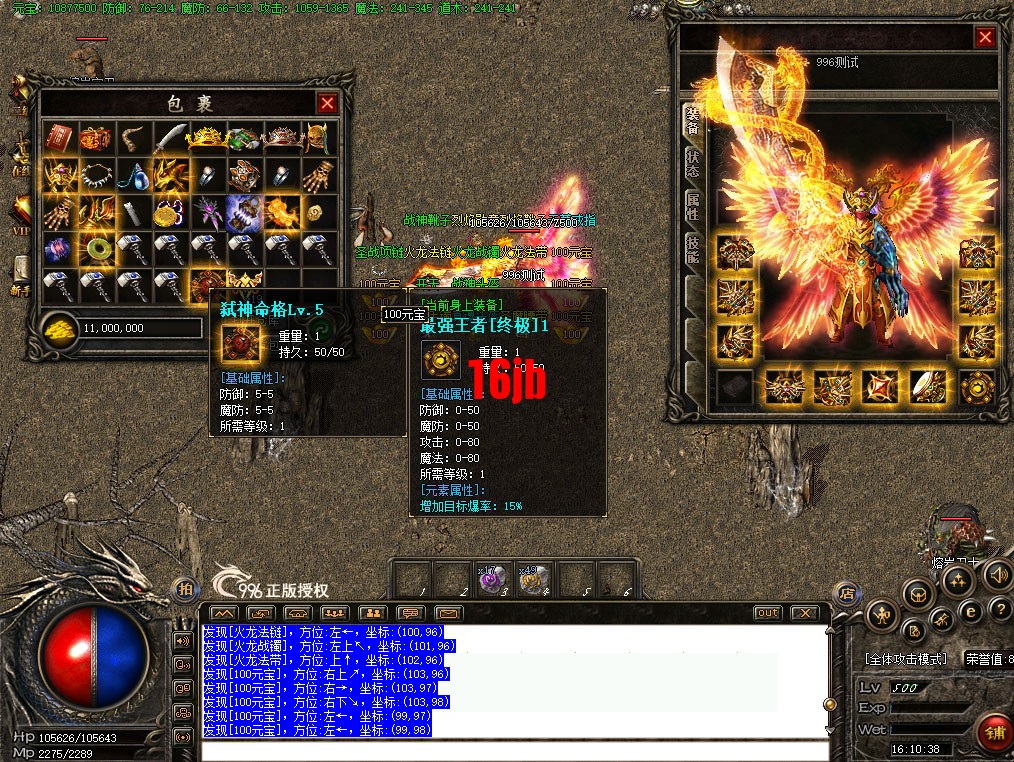Select the curved sabre in the bag
The height and width of the screenshot is (762, 1014).
[169, 137]
